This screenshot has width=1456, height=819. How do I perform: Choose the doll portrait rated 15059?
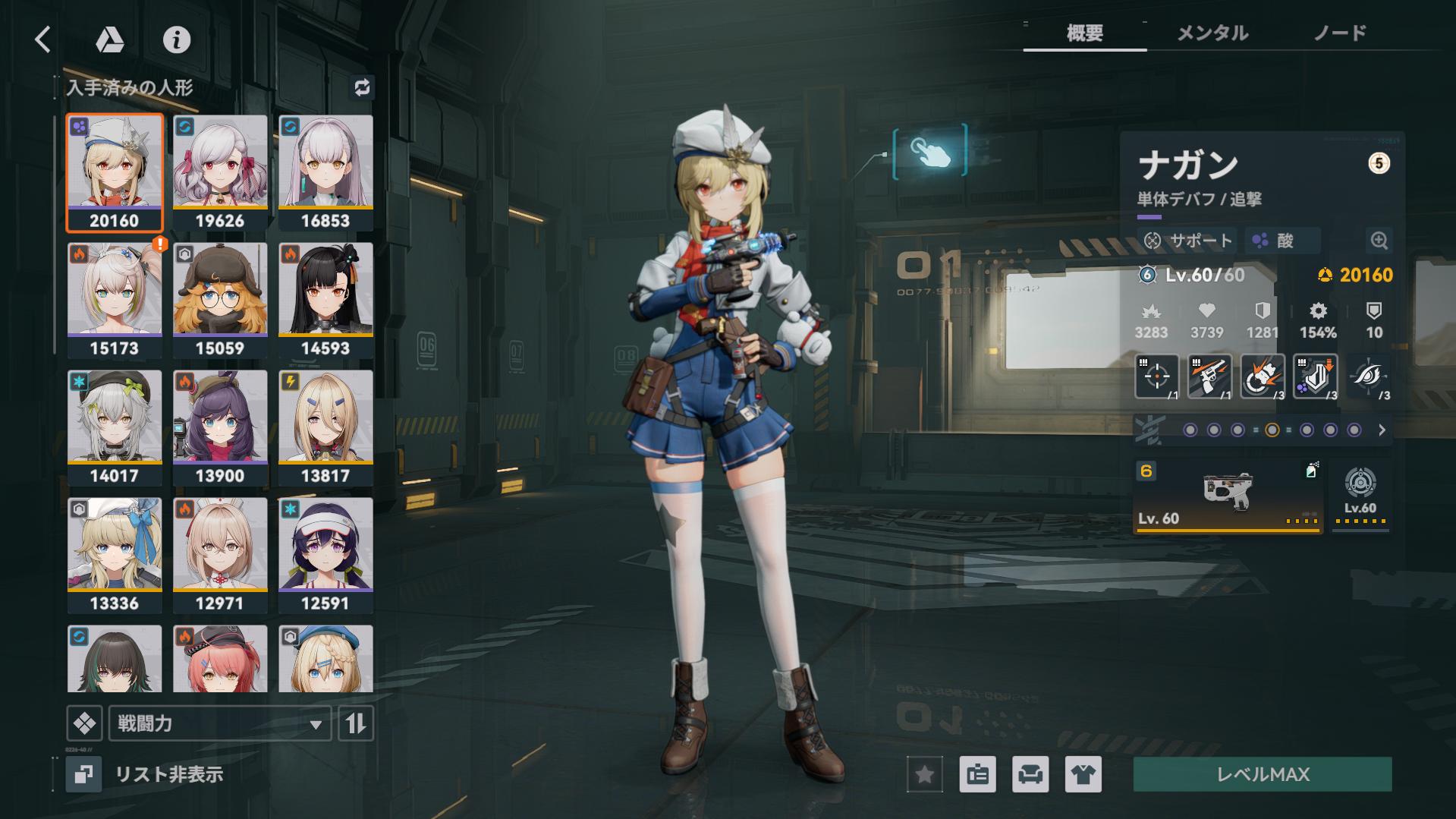(220, 300)
